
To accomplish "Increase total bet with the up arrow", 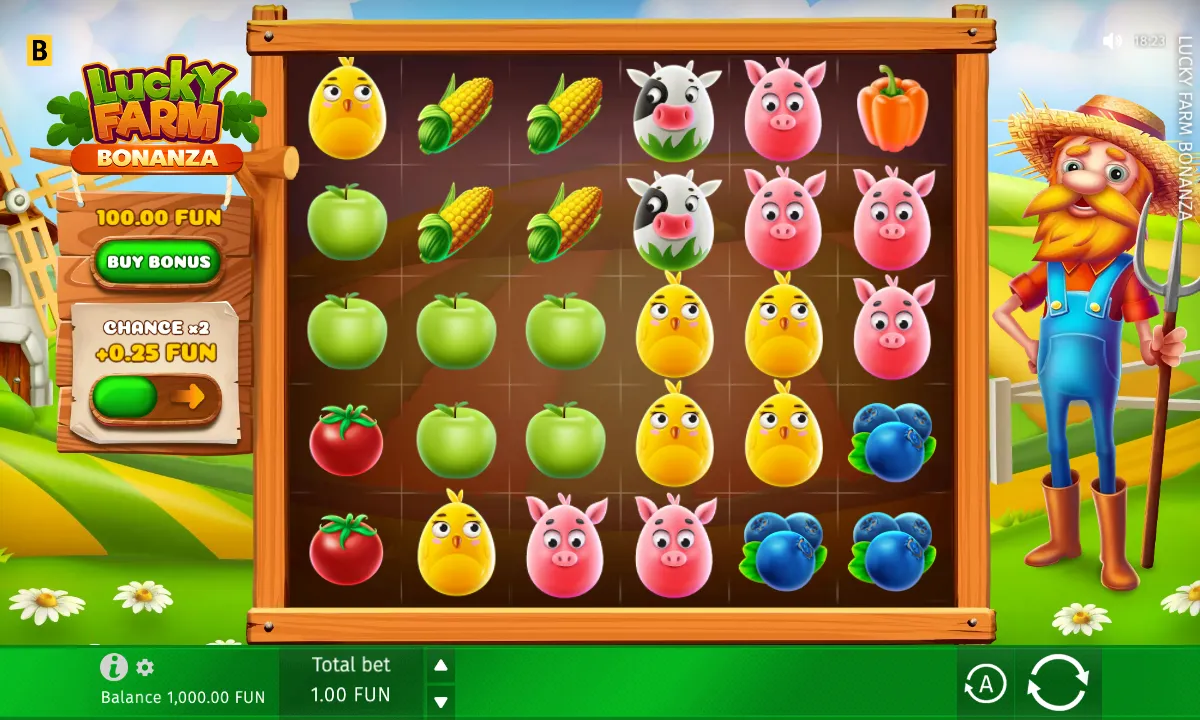I will (x=440, y=665).
